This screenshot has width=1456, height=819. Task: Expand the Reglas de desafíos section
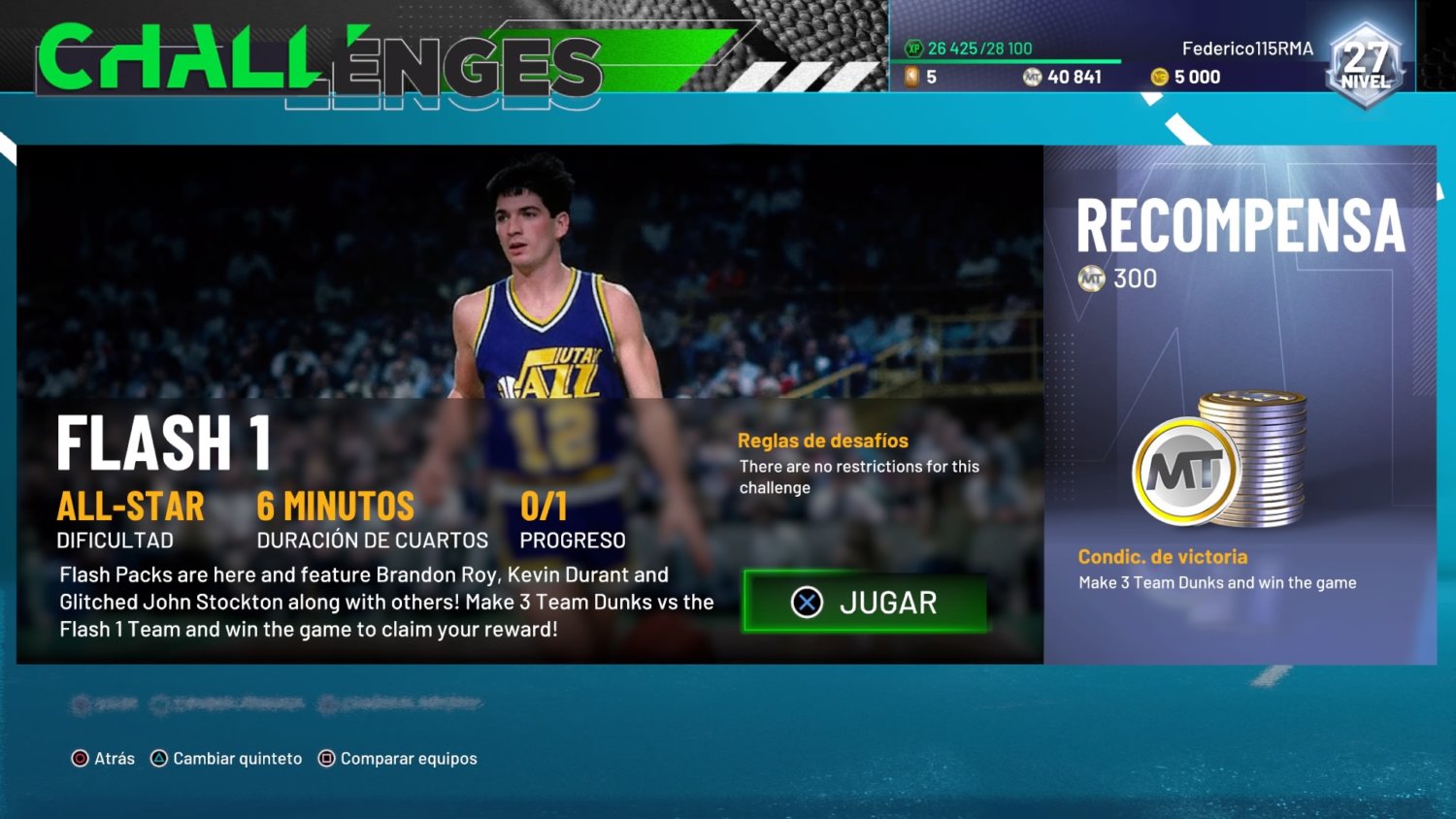pyautogui.click(x=822, y=440)
